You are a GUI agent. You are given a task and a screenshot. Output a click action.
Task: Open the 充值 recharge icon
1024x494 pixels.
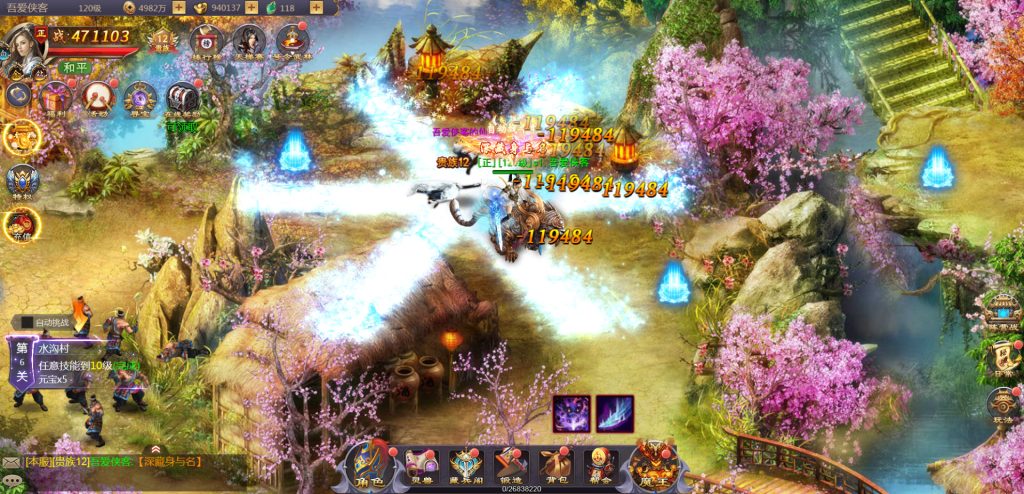(x=21, y=225)
